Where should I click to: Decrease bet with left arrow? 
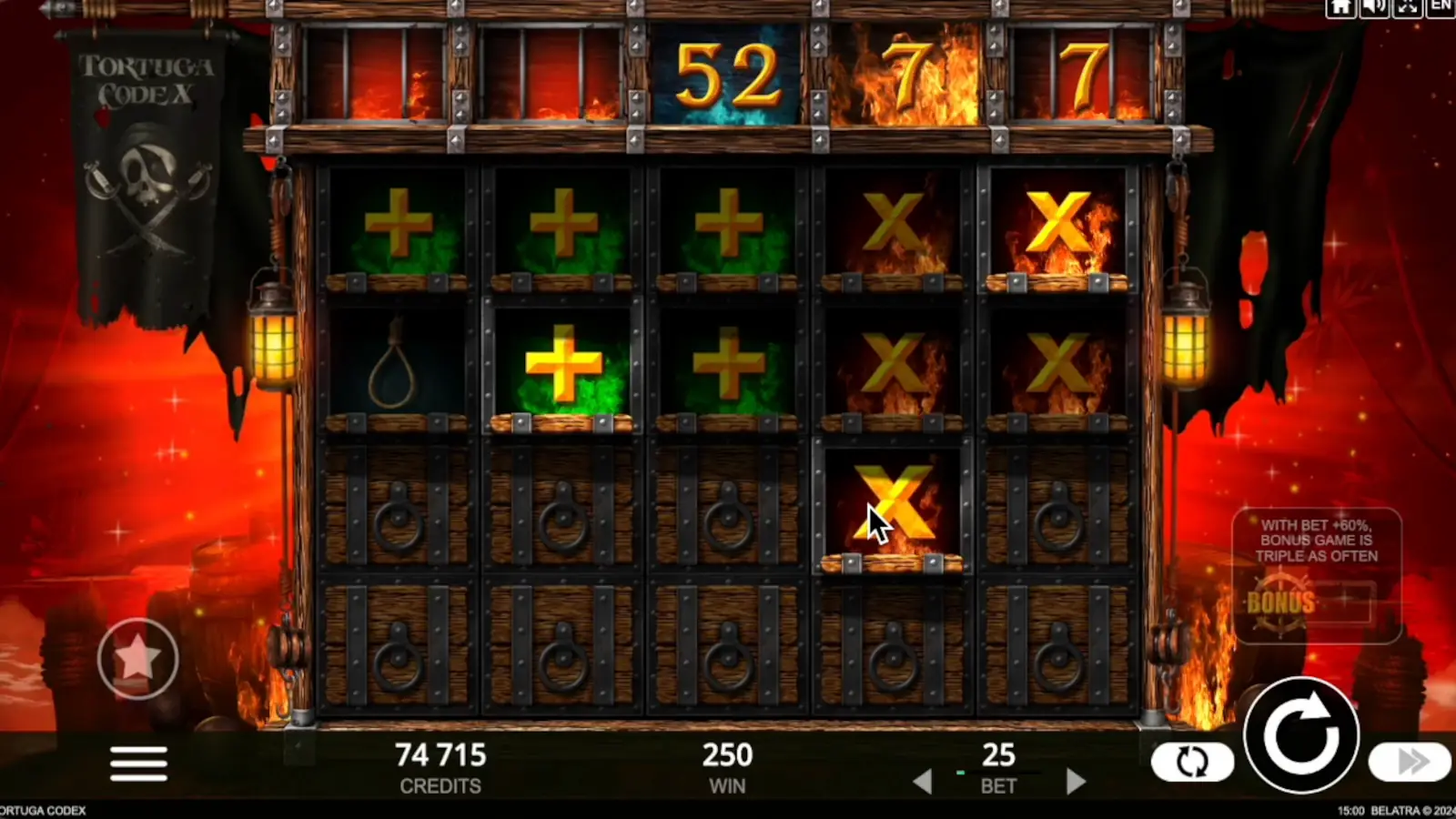click(925, 781)
